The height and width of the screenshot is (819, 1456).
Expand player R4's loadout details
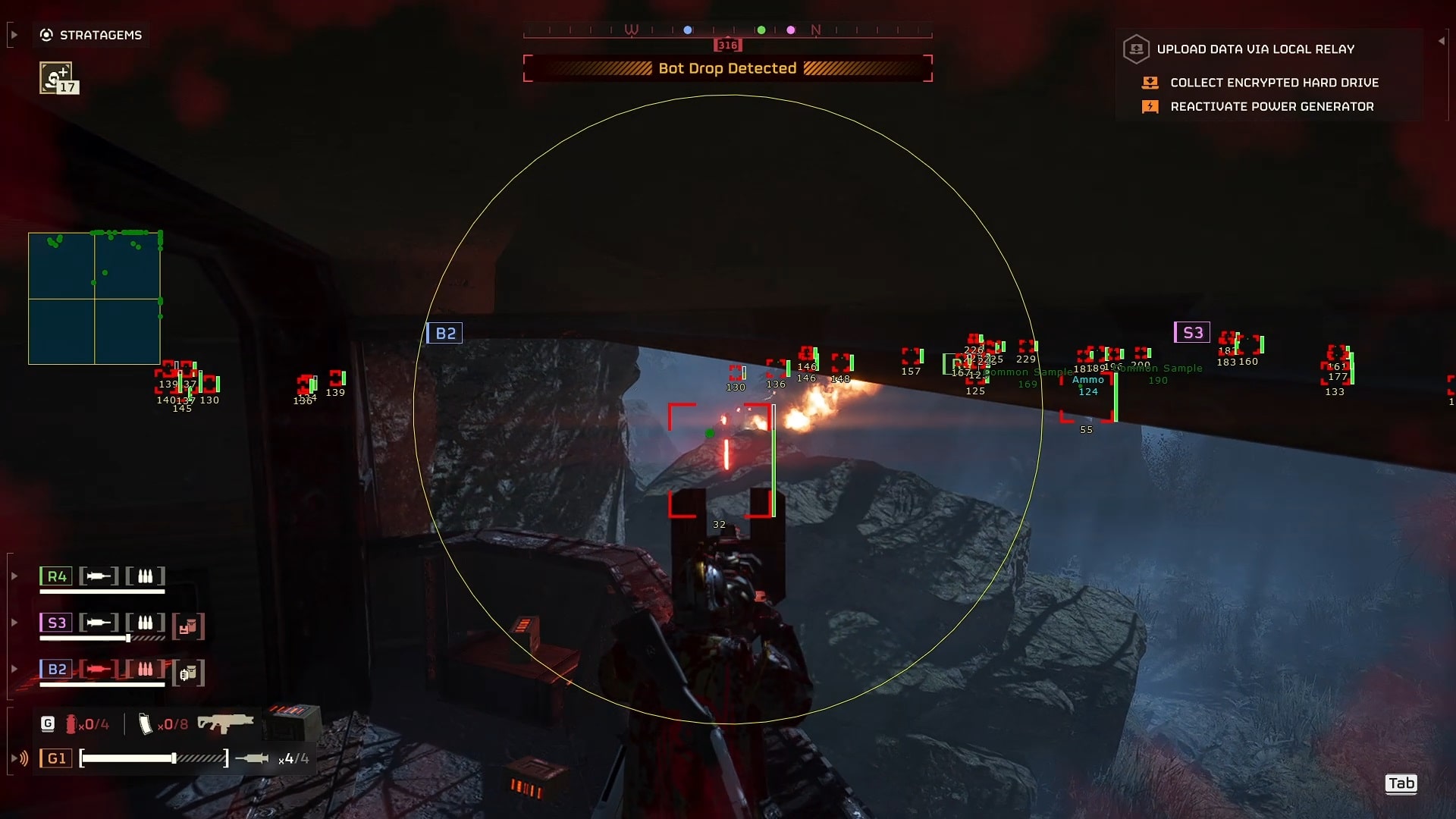[14, 576]
